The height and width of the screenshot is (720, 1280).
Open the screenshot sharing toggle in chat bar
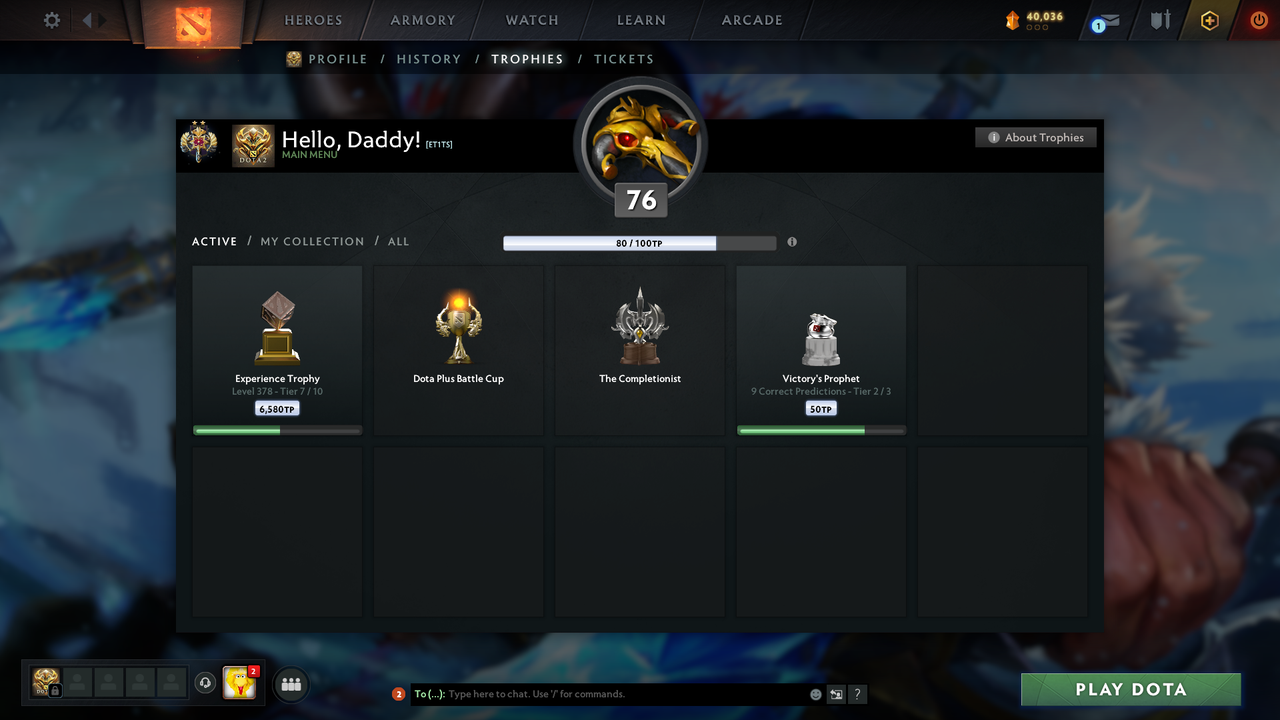click(x=836, y=693)
